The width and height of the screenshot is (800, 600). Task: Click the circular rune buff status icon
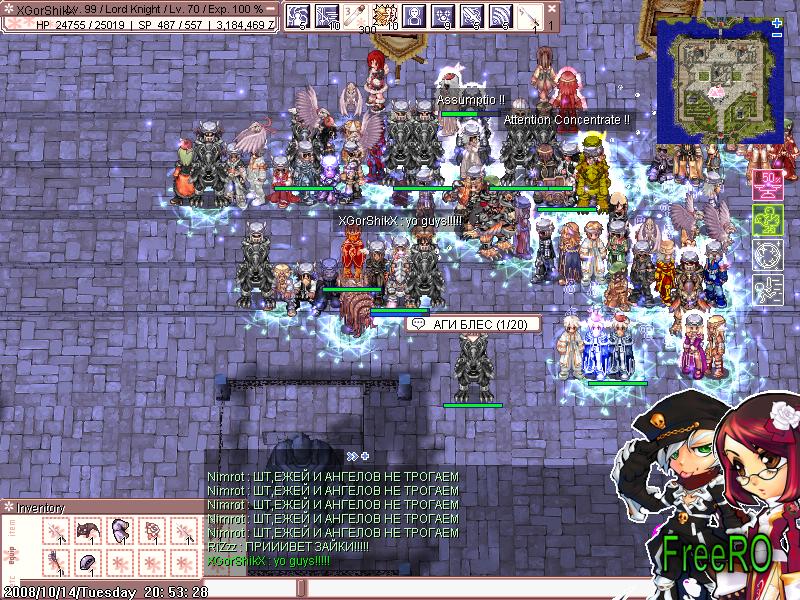(768, 255)
